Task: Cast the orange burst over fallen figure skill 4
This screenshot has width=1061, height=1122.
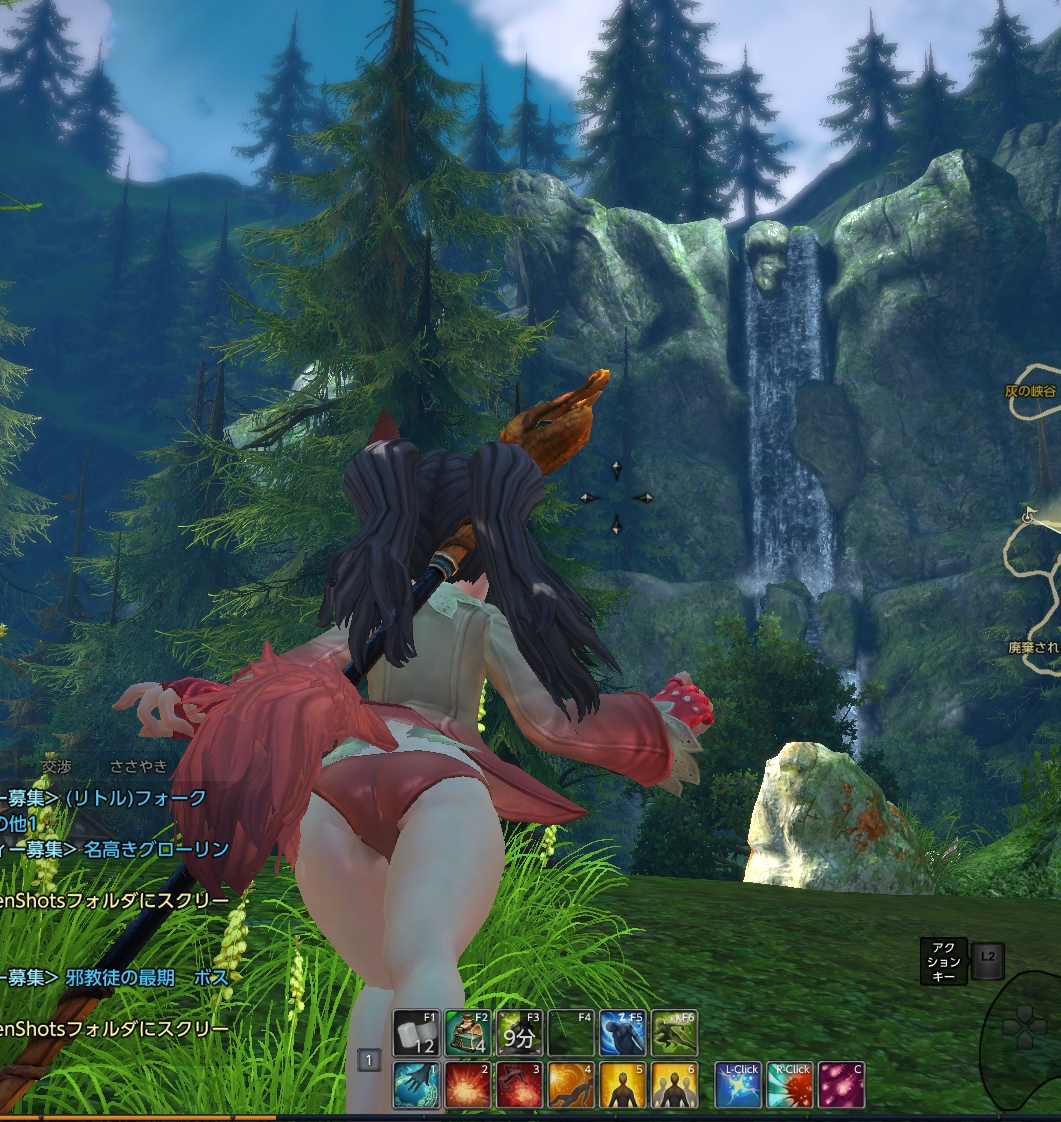Action: [571, 1086]
